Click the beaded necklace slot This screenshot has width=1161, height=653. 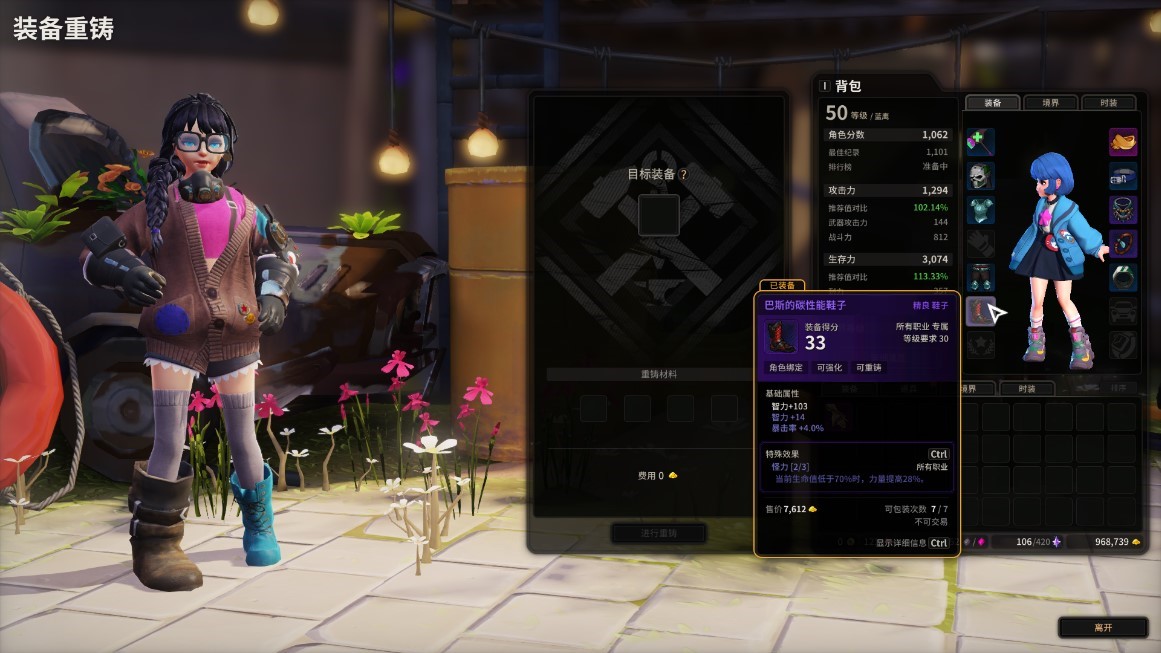(x=1123, y=210)
